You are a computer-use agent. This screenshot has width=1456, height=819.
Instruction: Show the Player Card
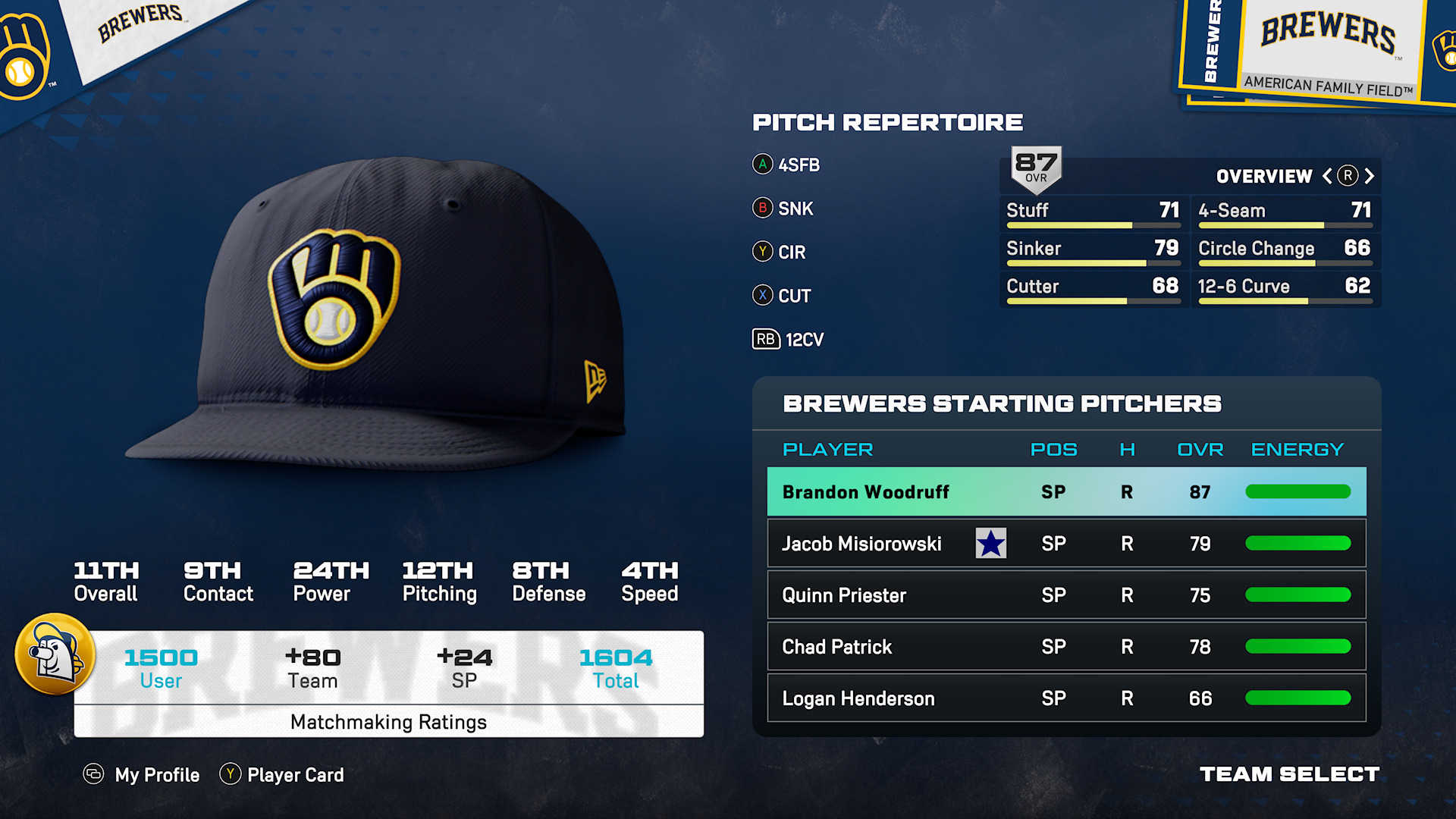pos(282,774)
